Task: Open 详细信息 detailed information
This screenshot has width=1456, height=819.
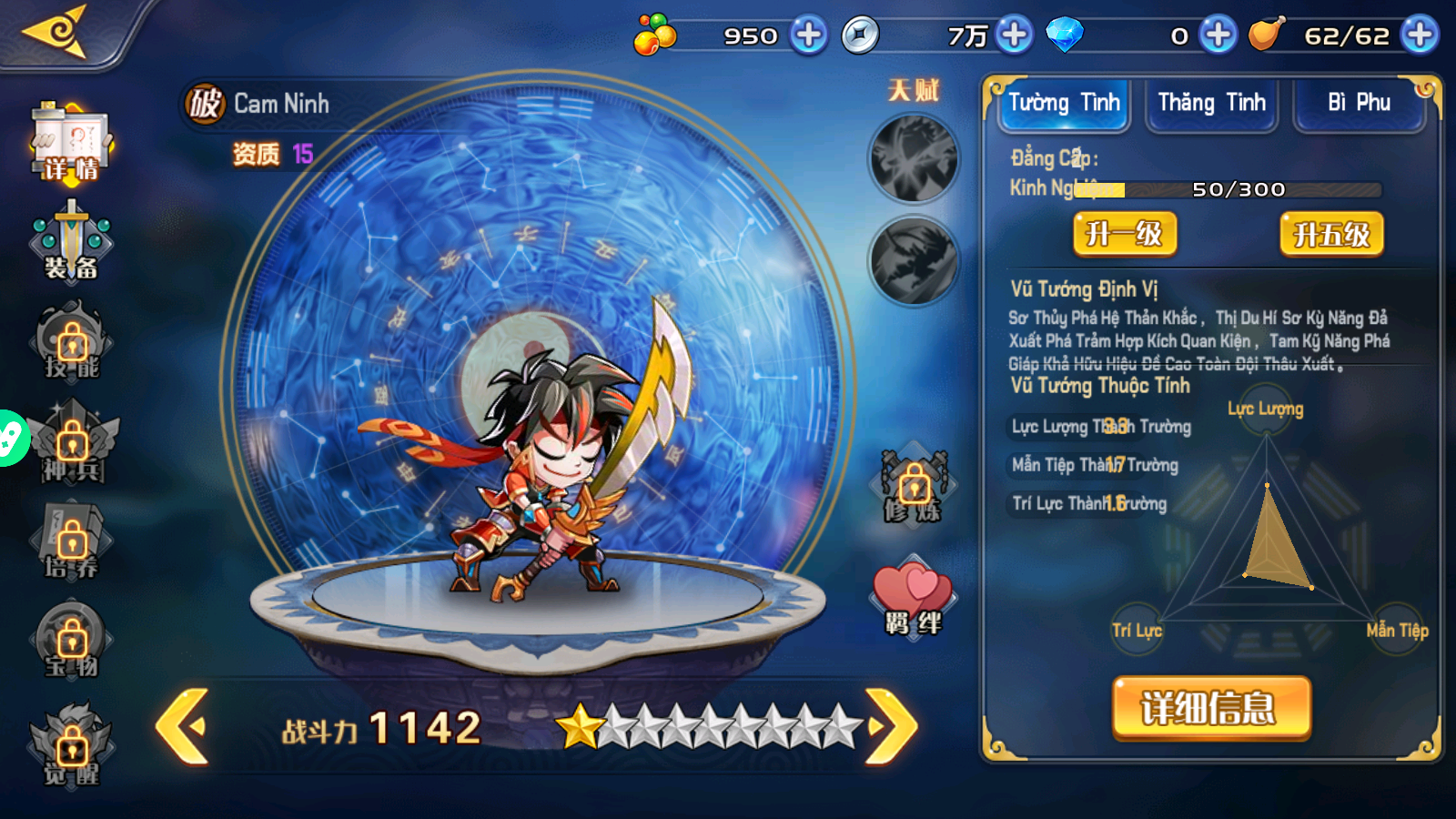Action: pos(1211,707)
